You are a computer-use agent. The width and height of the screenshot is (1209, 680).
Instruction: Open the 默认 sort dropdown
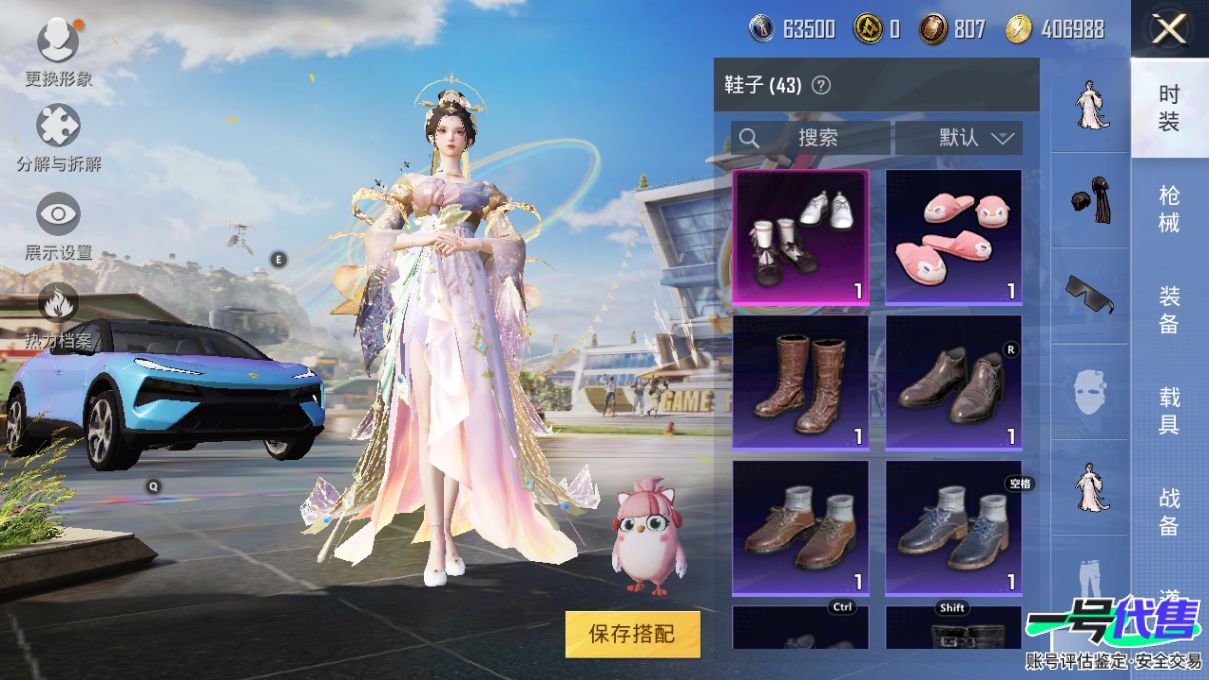(x=959, y=138)
